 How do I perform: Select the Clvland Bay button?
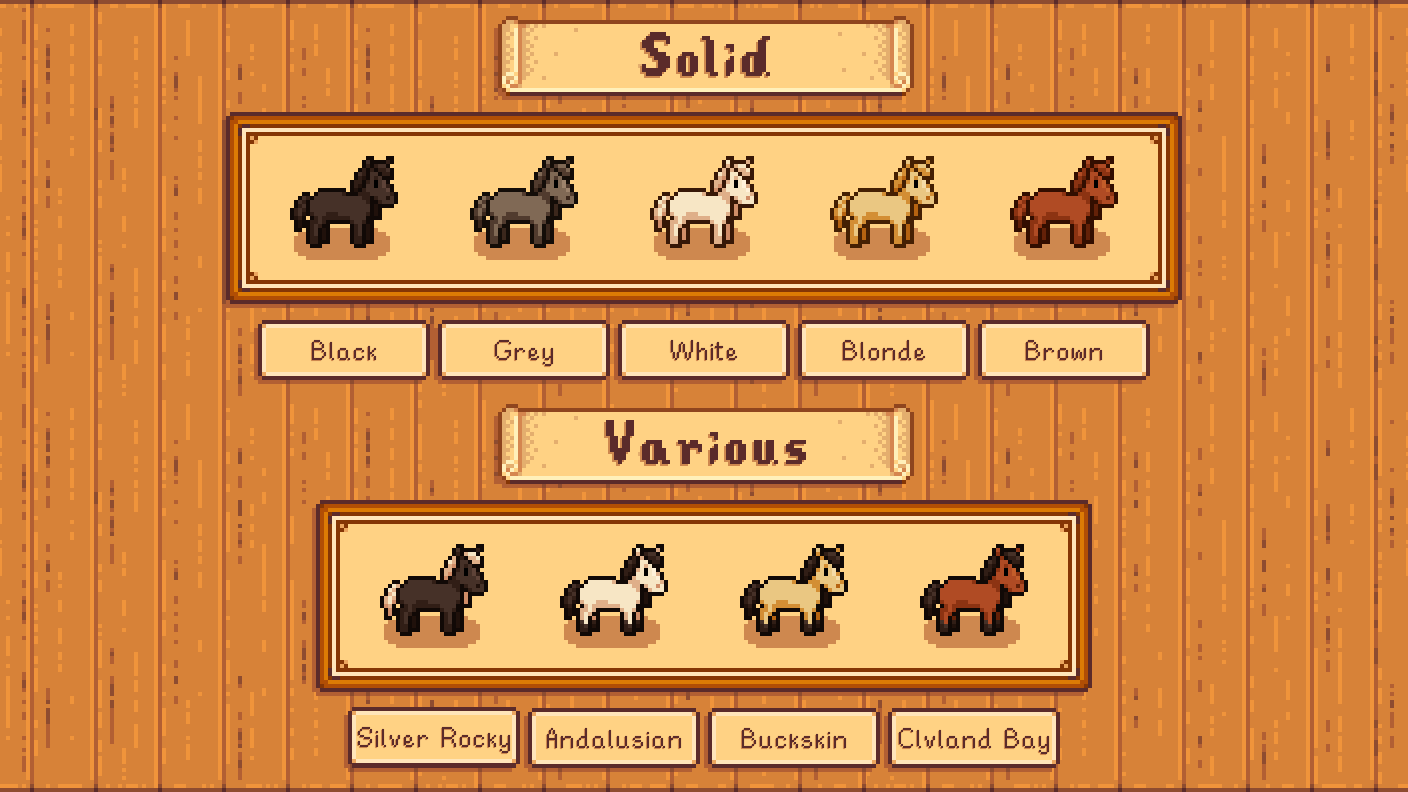click(x=973, y=739)
